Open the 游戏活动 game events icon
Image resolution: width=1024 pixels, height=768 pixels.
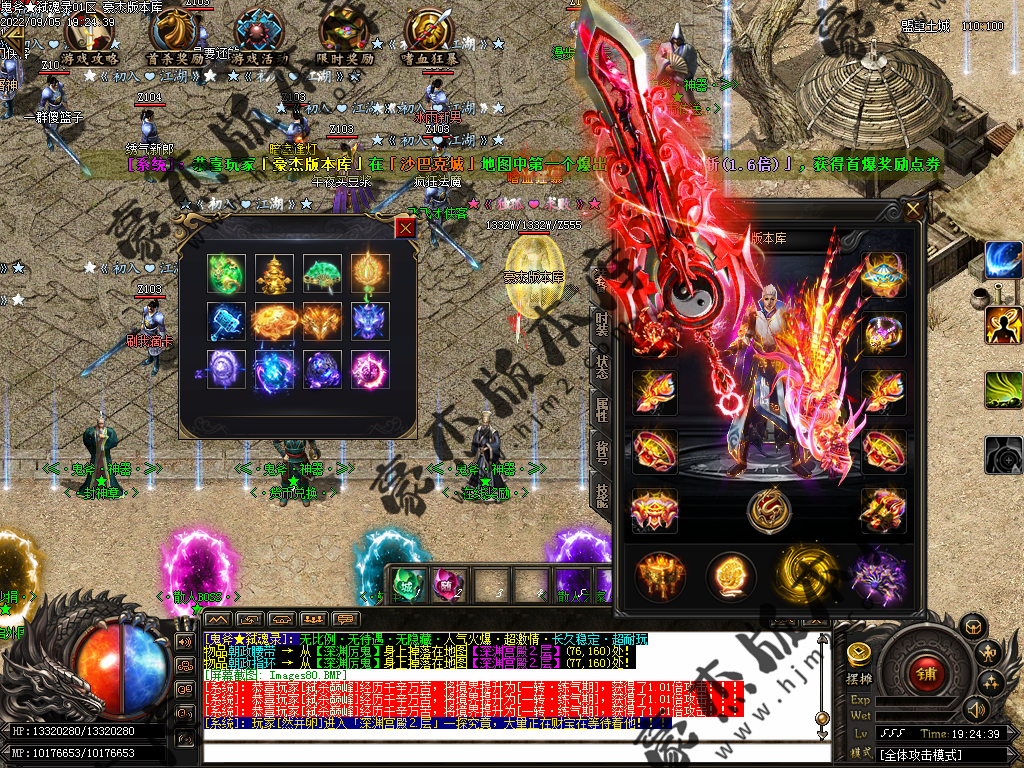[259, 38]
